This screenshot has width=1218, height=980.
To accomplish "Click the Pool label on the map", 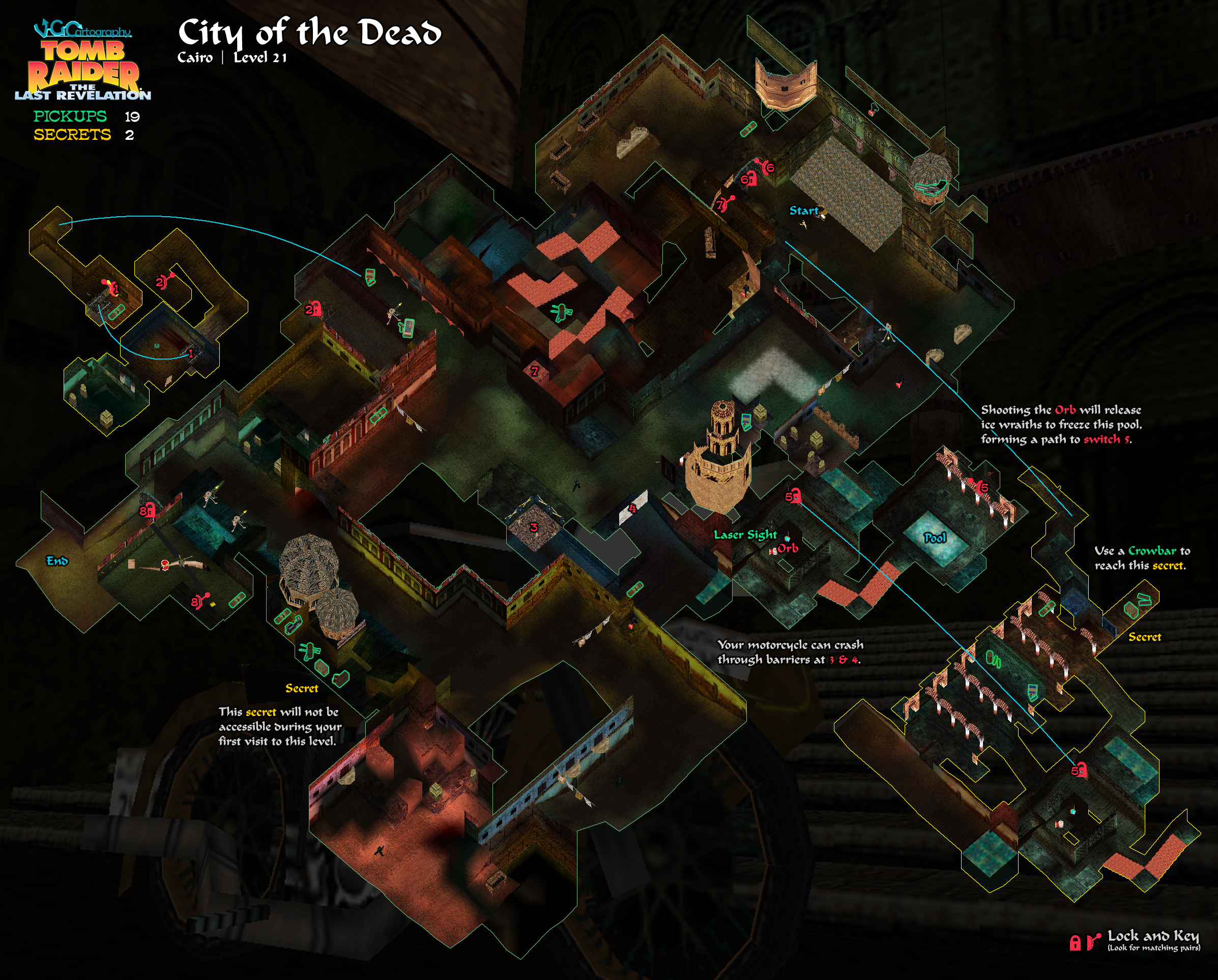I will click(x=935, y=538).
